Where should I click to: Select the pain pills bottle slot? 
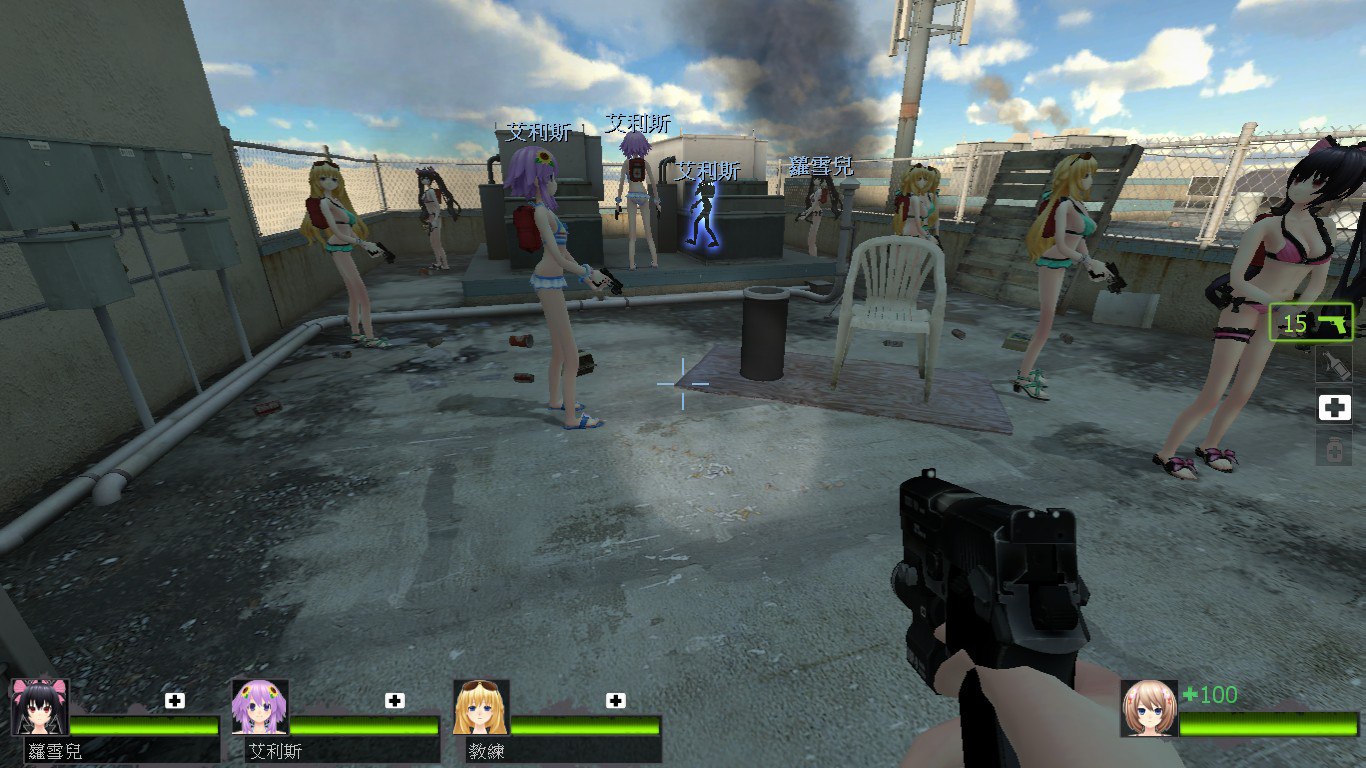click(1333, 449)
